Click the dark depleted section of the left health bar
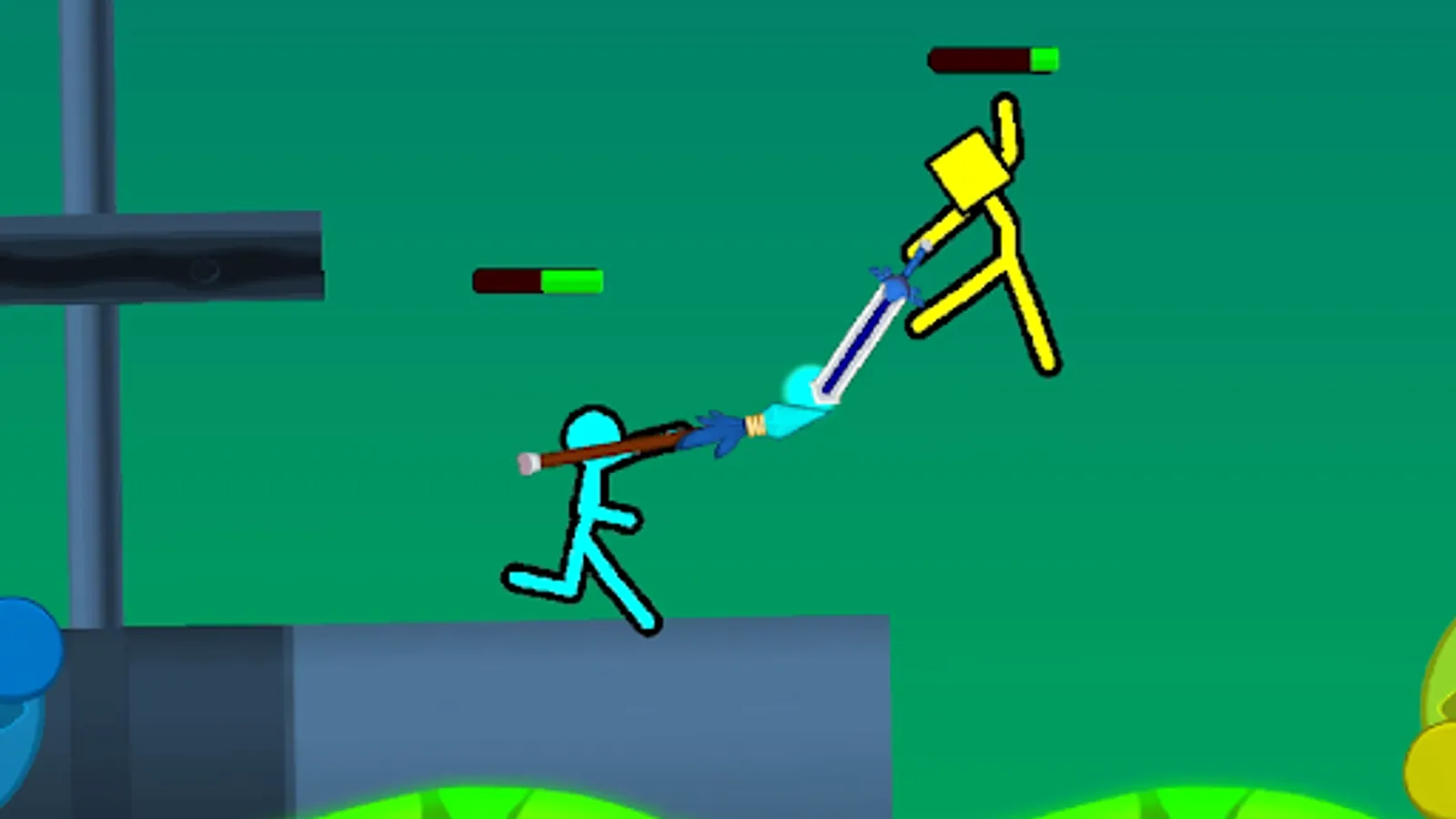Image resolution: width=1456 pixels, height=819 pixels. (x=505, y=280)
